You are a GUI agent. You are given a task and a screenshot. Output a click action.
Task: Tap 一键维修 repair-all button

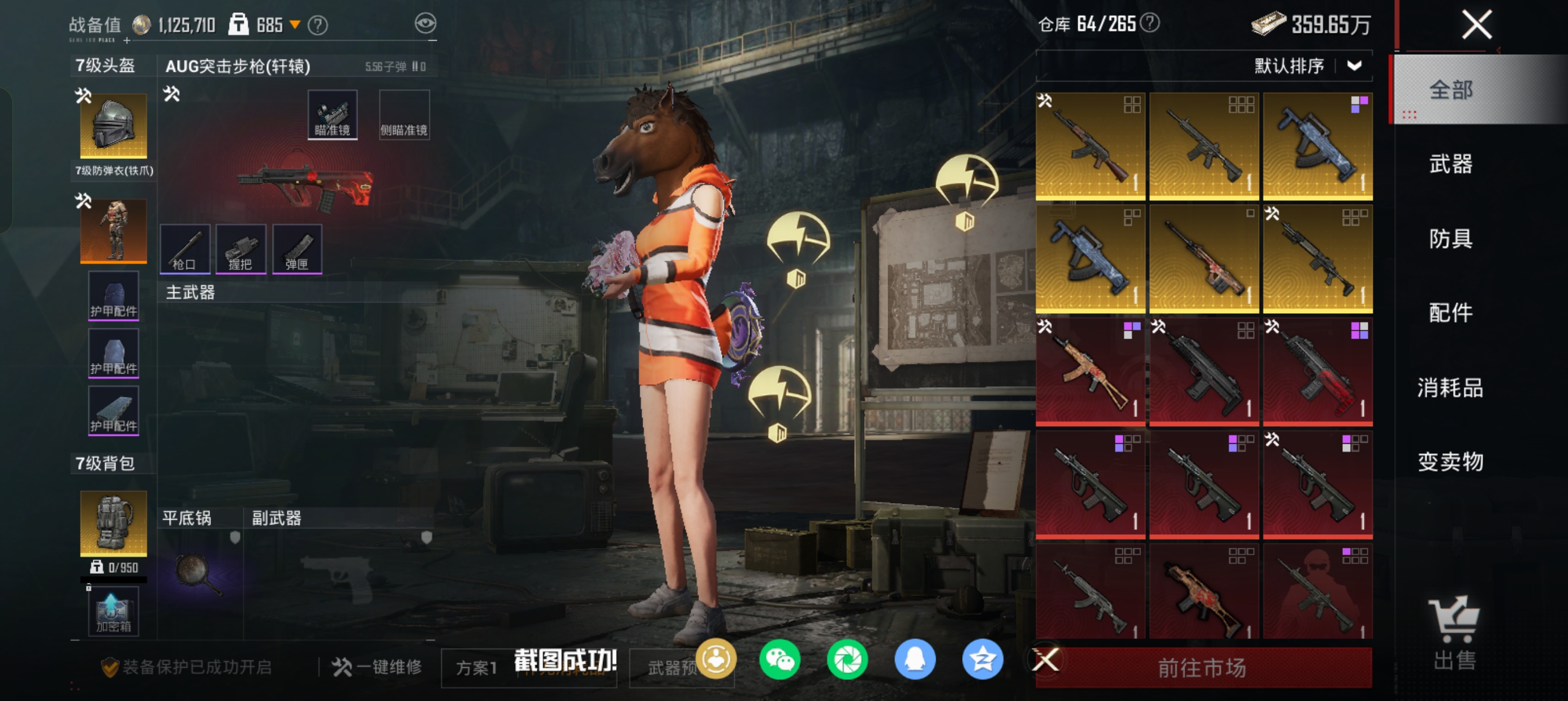click(377, 667)
